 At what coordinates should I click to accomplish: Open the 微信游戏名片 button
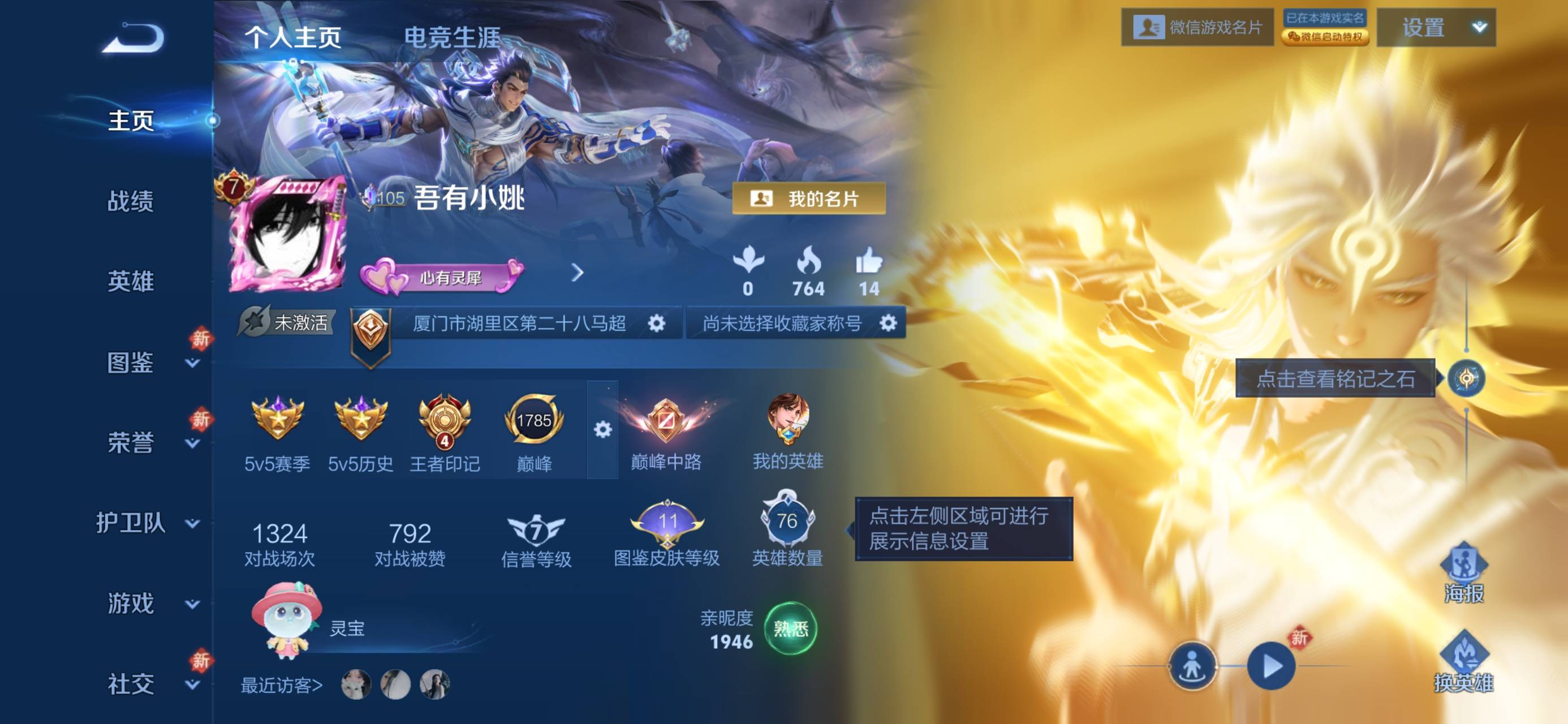pyautogui.click(x=1197, y=27)
